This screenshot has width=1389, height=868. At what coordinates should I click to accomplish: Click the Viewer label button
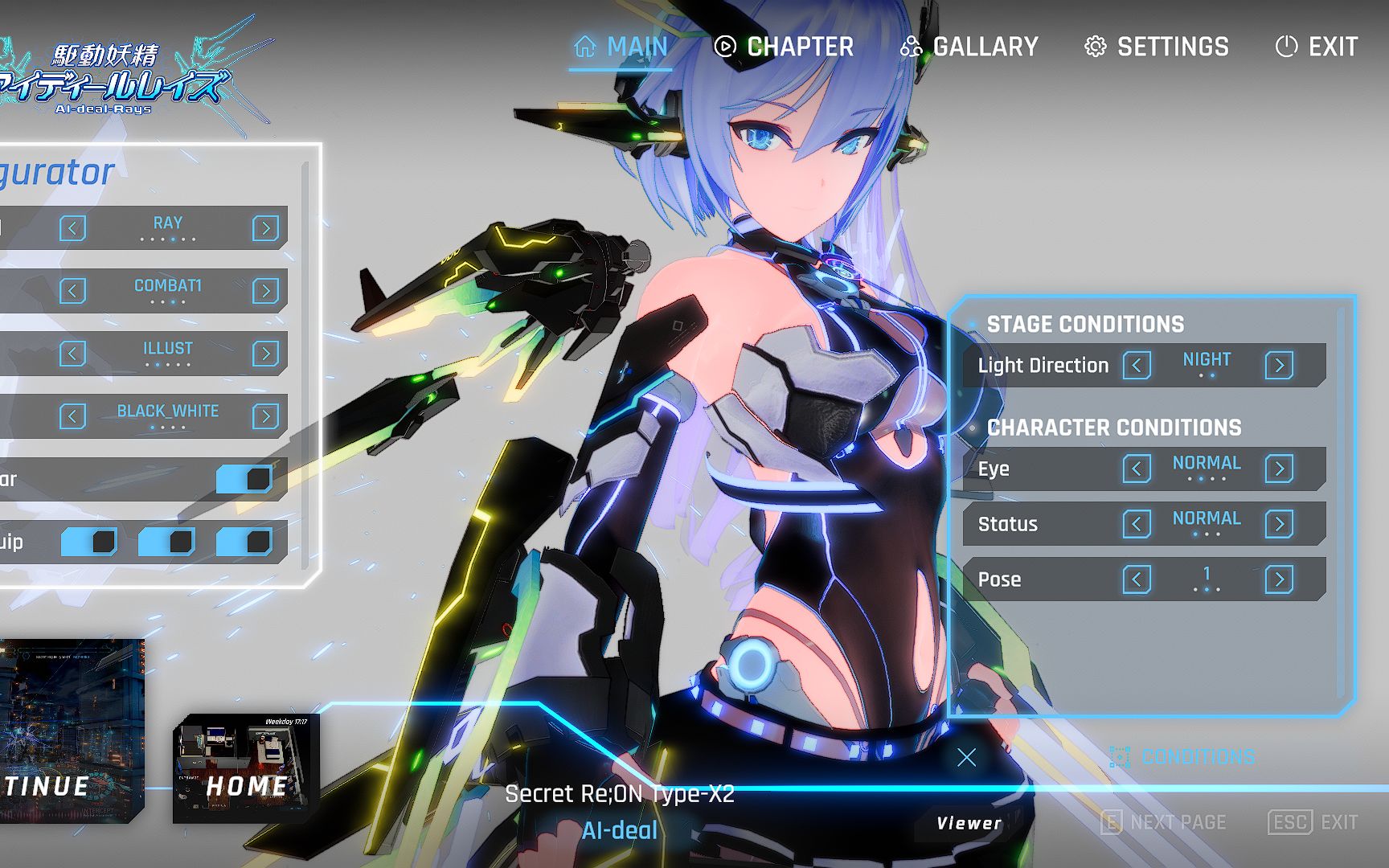coord(969,823)
